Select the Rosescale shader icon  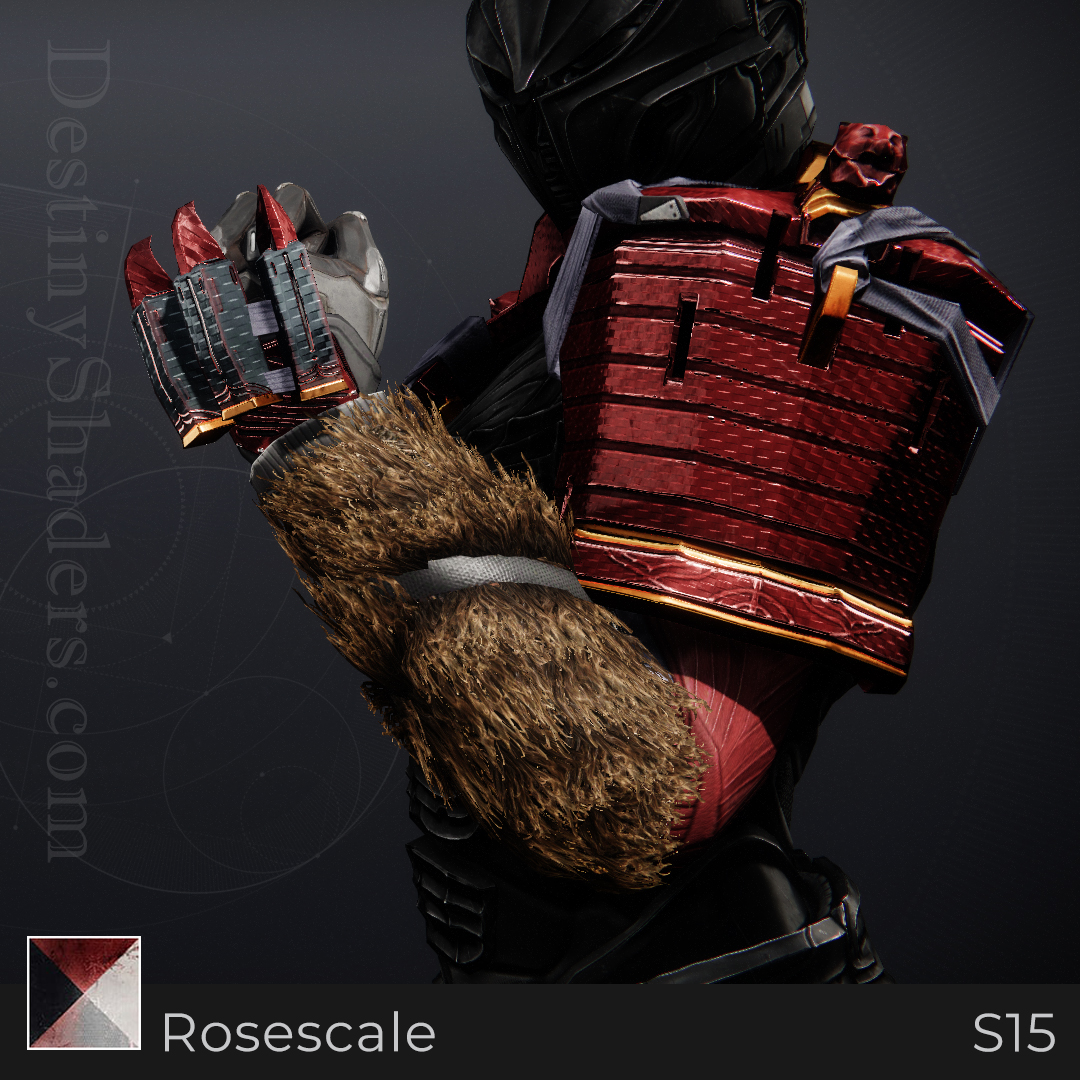pos(84,992)
